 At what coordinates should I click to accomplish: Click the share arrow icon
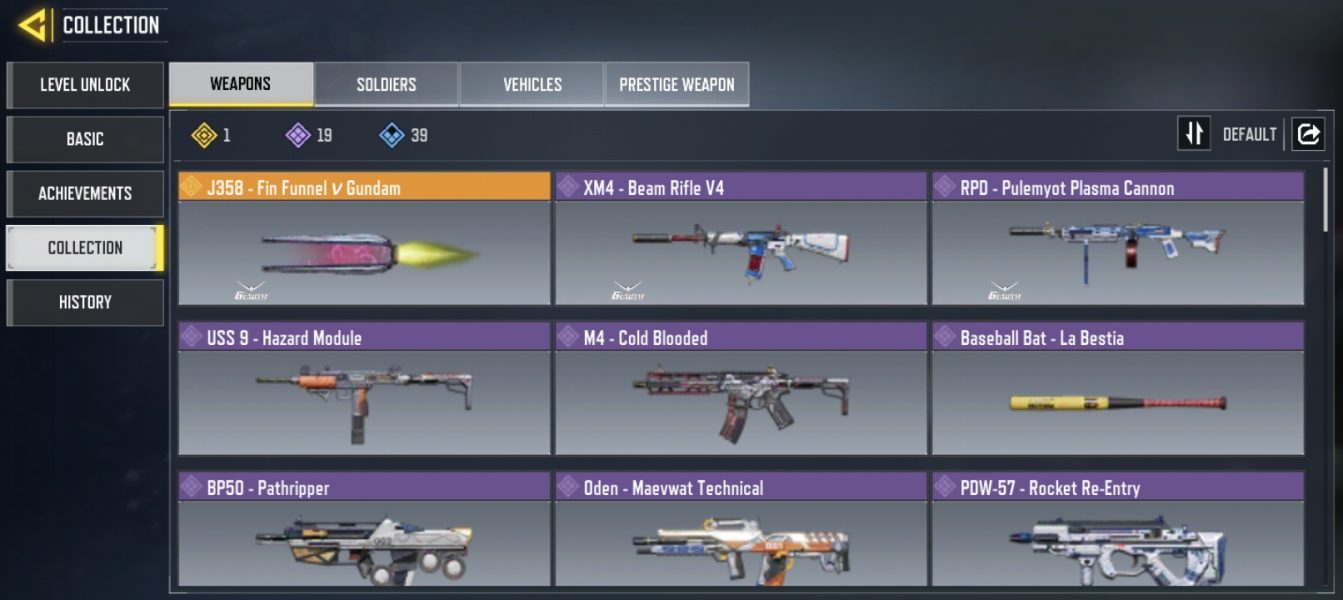tap(1308, 134)
